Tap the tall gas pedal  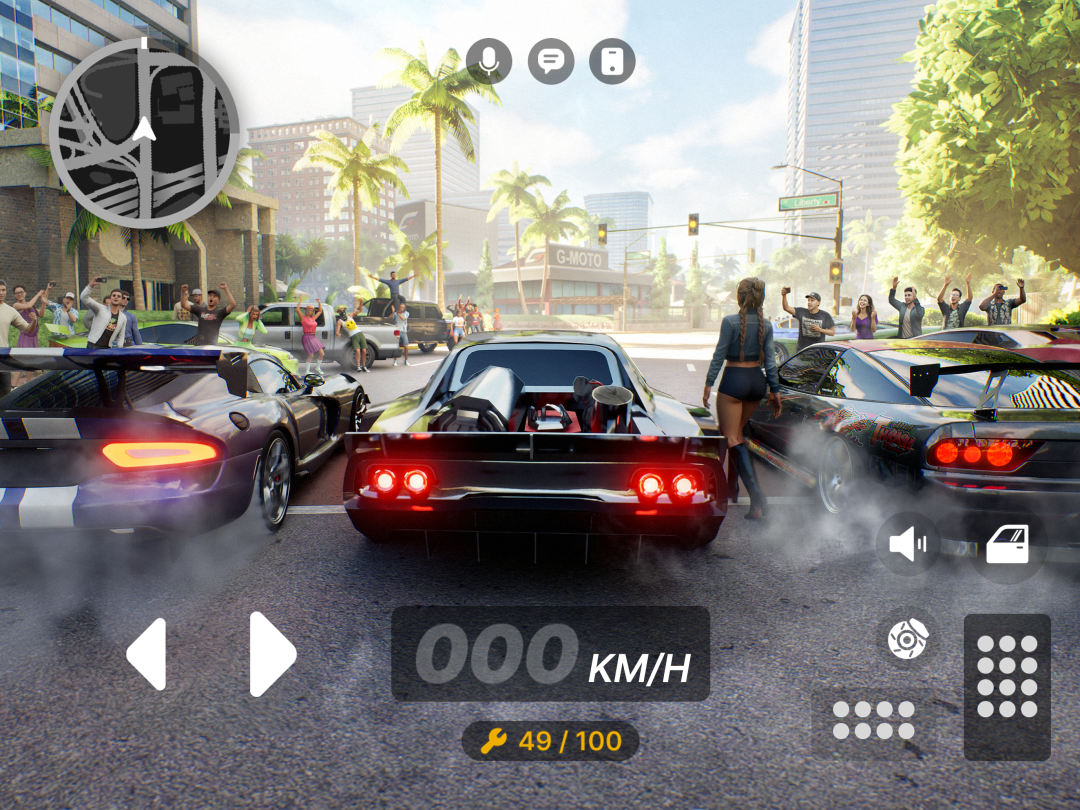coord(1007,687)
